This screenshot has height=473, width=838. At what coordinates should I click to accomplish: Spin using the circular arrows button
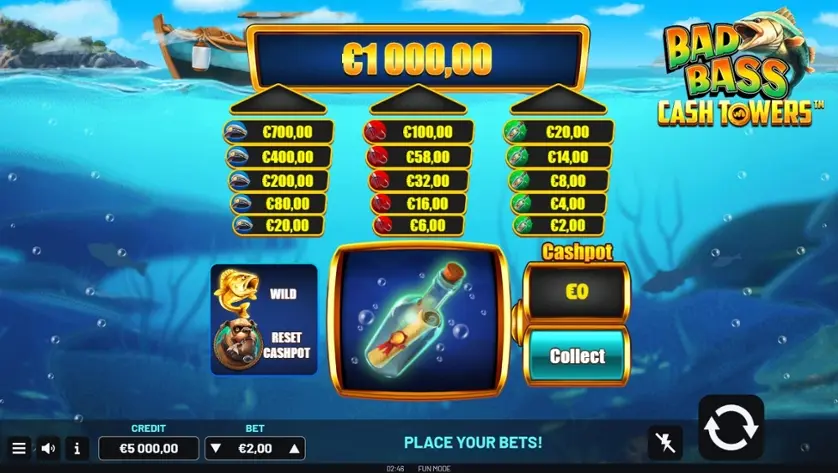(730, 427)
